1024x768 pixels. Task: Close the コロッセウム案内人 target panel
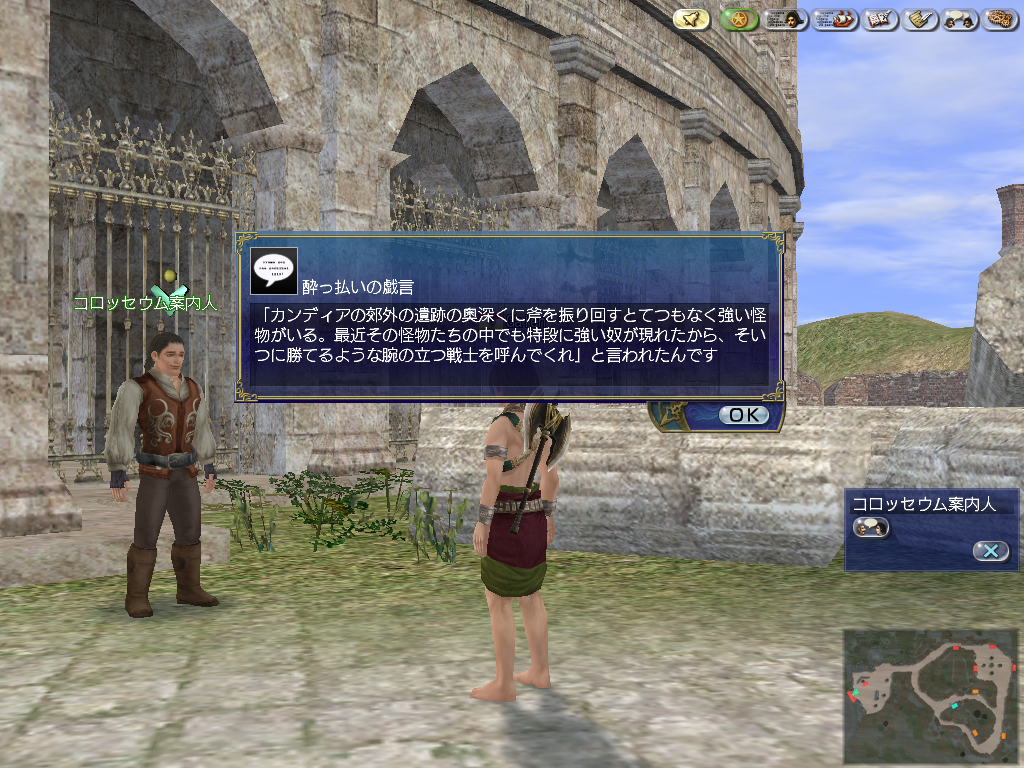(x=990, y=551)
